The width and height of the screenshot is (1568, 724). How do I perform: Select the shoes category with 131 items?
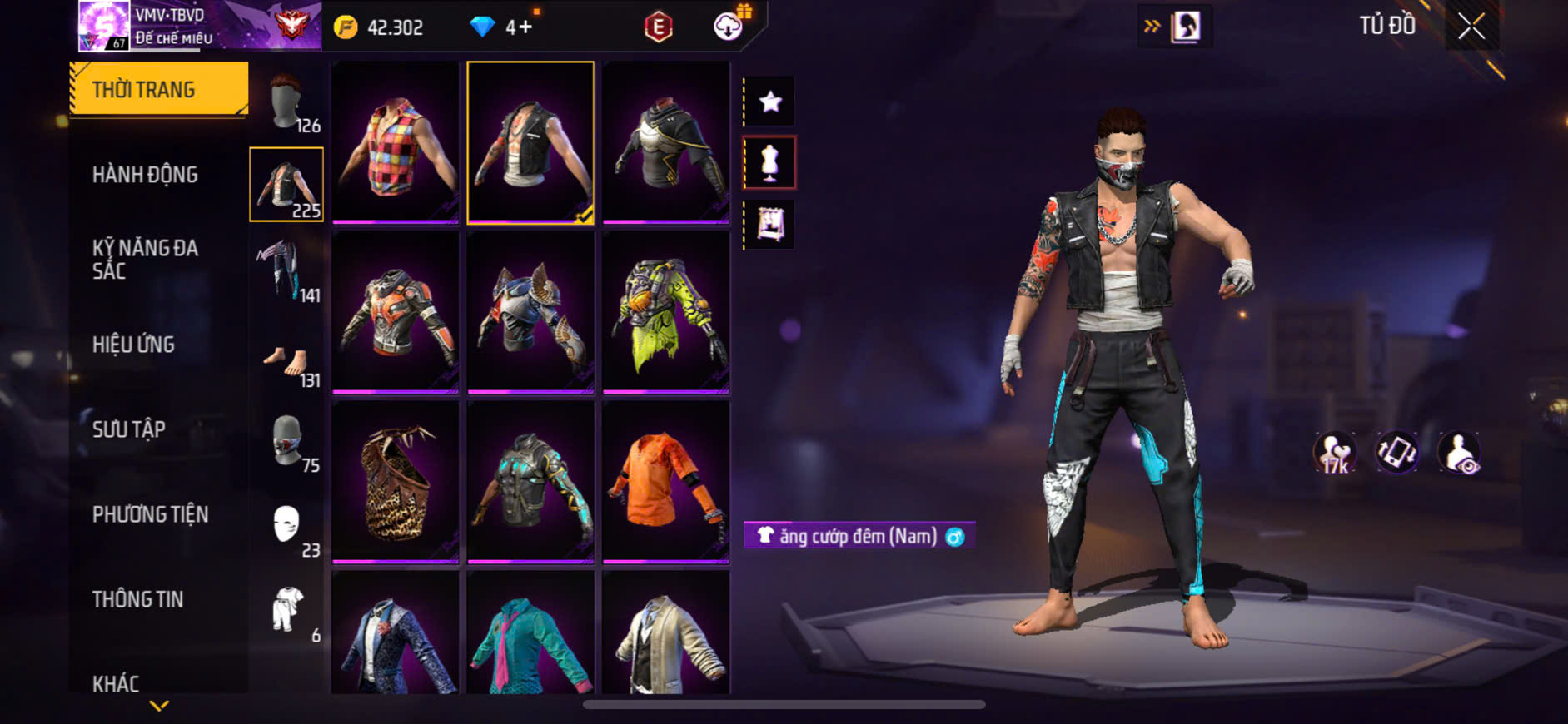pos(286,363)
